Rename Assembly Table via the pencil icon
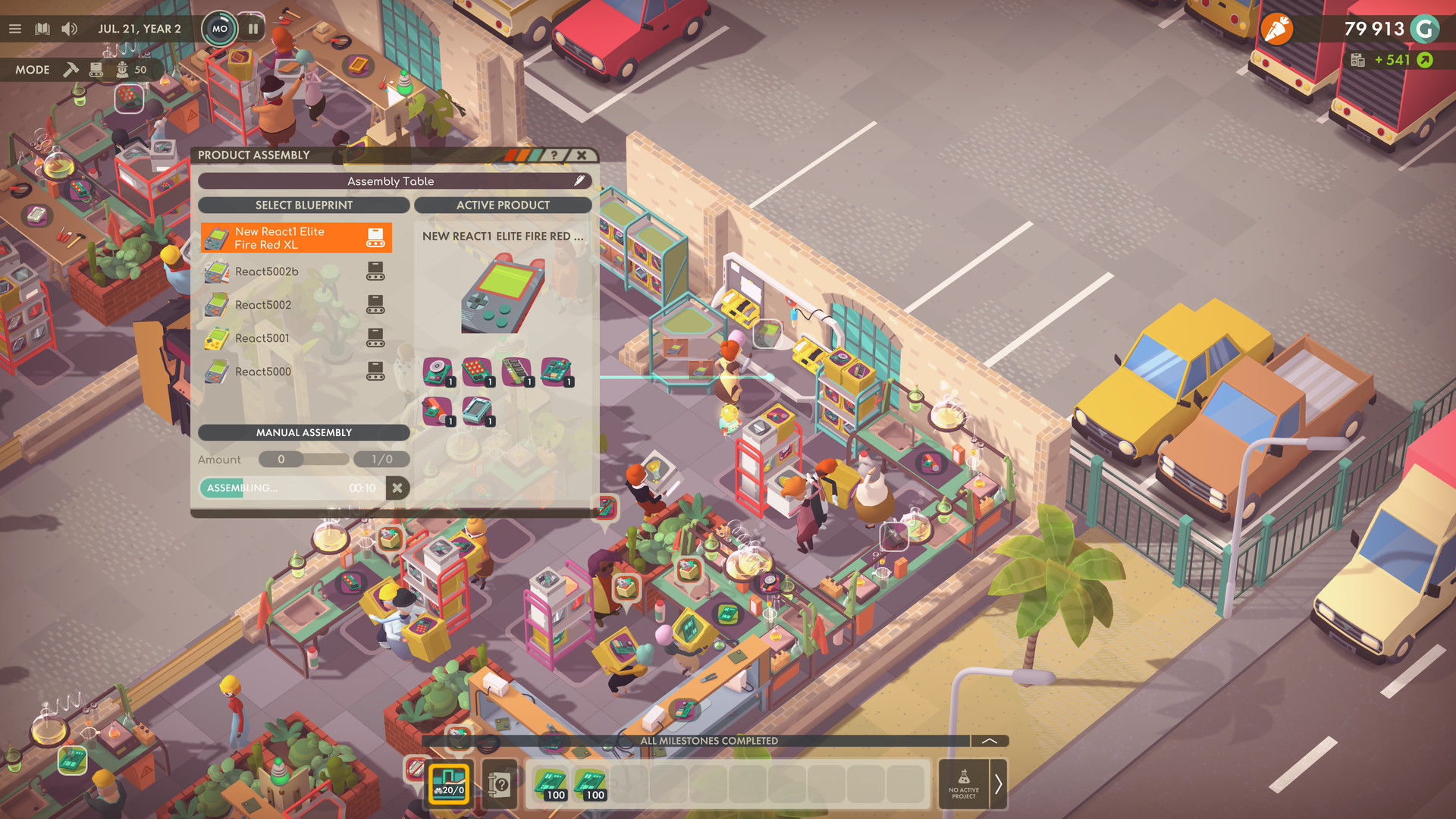This screenshot has height=819, width=1456. 580,180
